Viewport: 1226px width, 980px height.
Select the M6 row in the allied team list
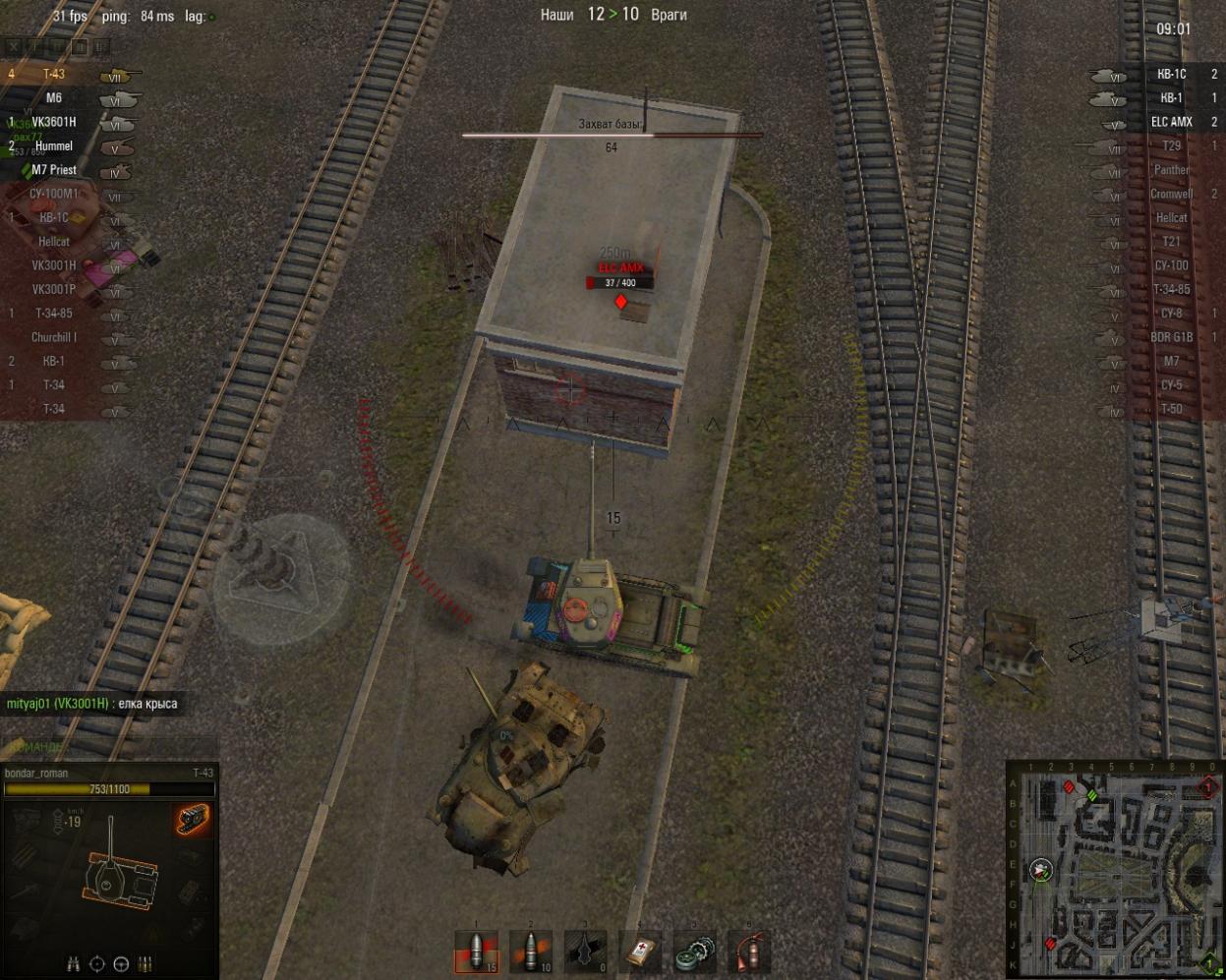54,98
